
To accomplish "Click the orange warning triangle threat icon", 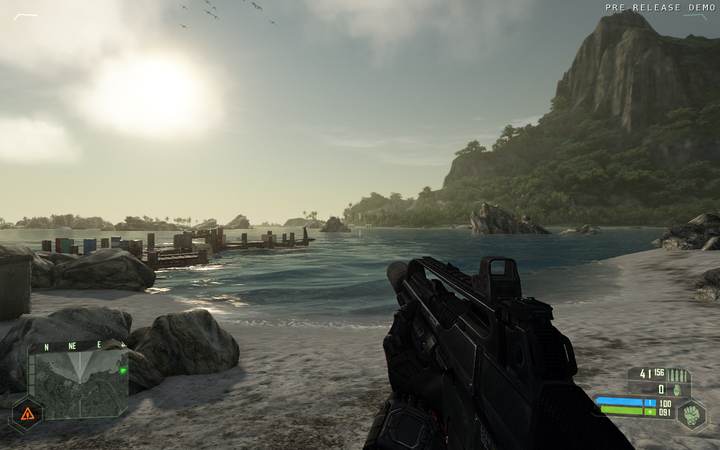I will 27,412.
